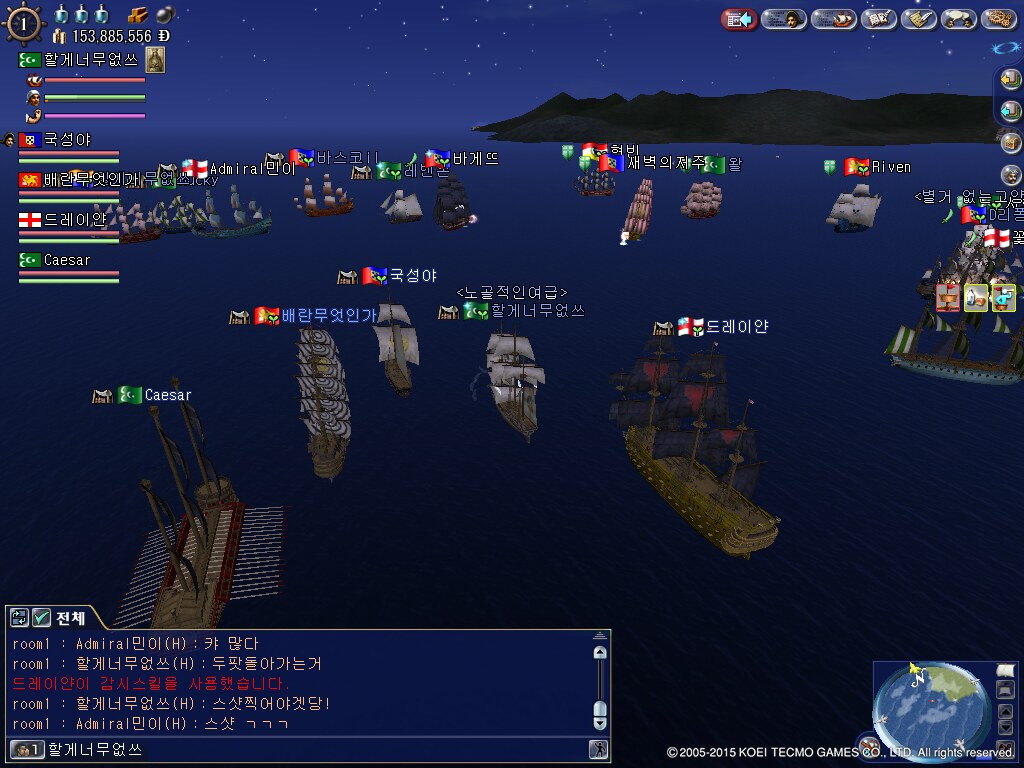Open the scroll and quill menu

click(918, 19)
